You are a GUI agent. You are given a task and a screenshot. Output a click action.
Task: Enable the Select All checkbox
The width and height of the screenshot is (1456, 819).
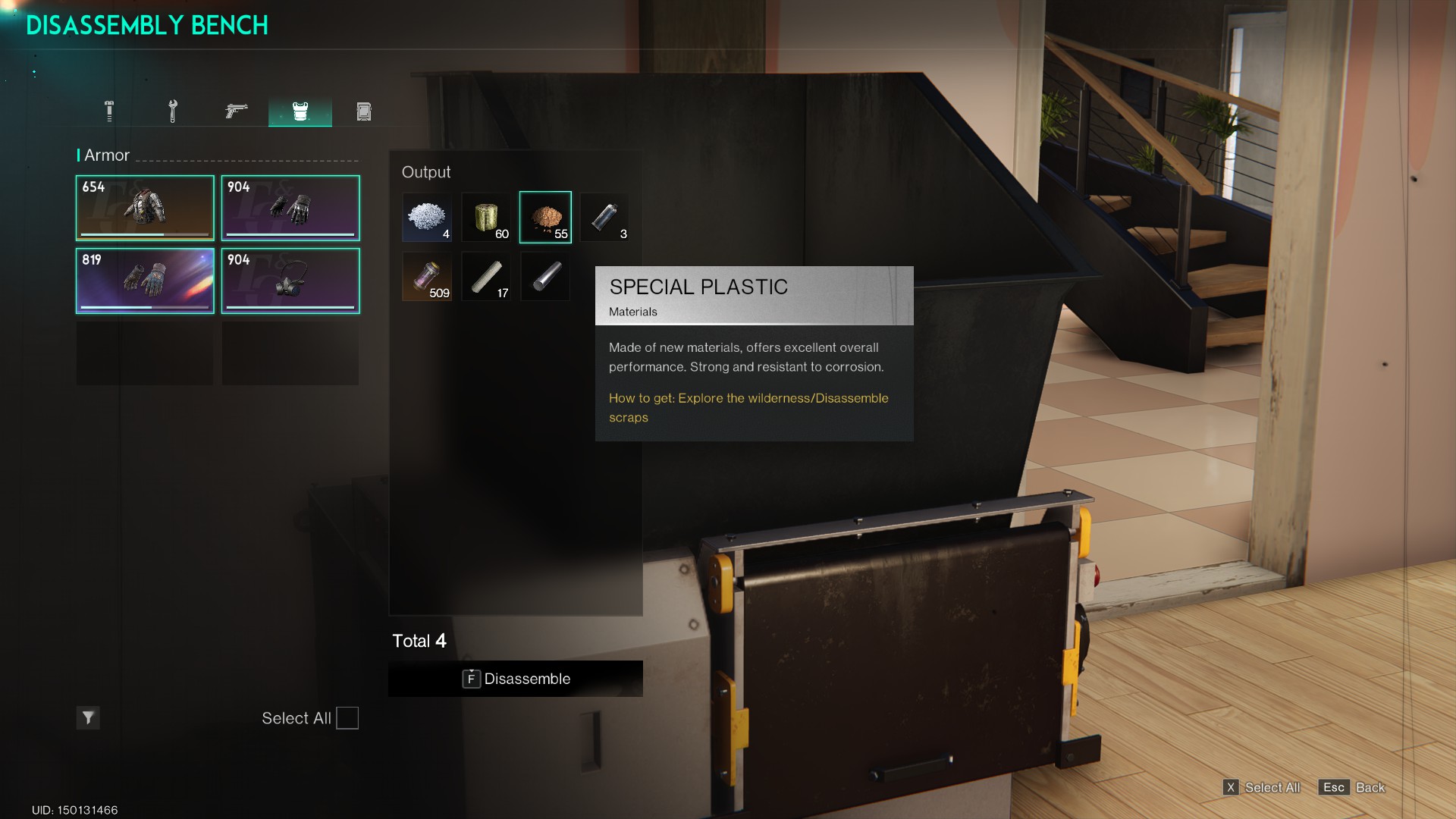[347, 718]
